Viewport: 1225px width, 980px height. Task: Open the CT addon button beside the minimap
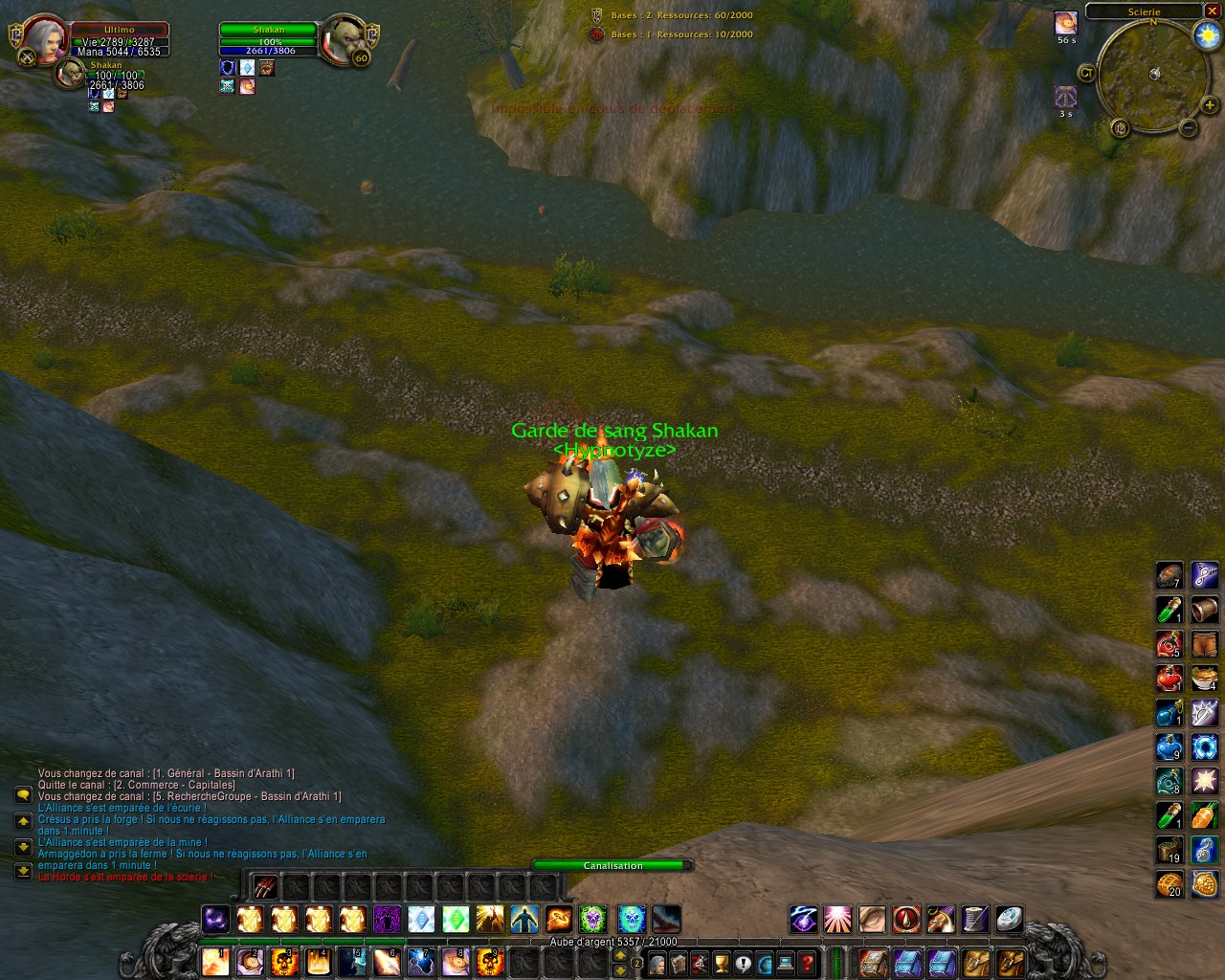point(1086,73)
